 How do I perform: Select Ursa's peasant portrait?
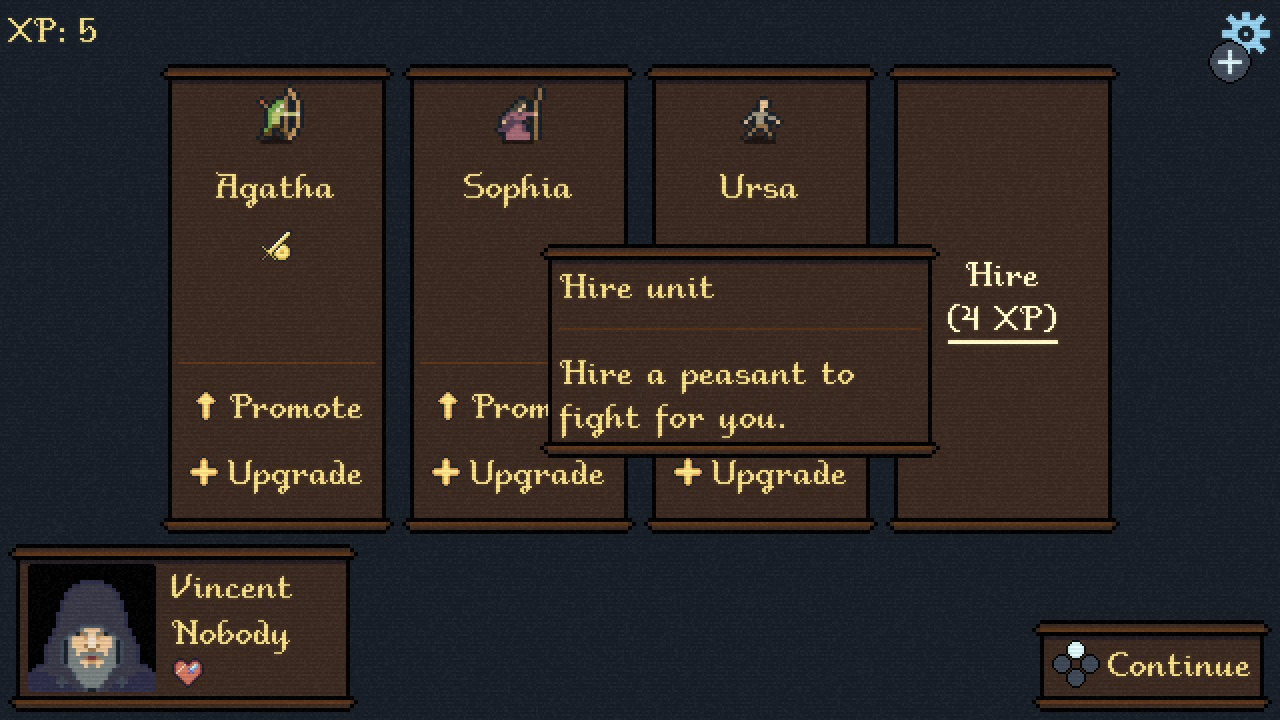pyautogui.click(x=761, y=120)
